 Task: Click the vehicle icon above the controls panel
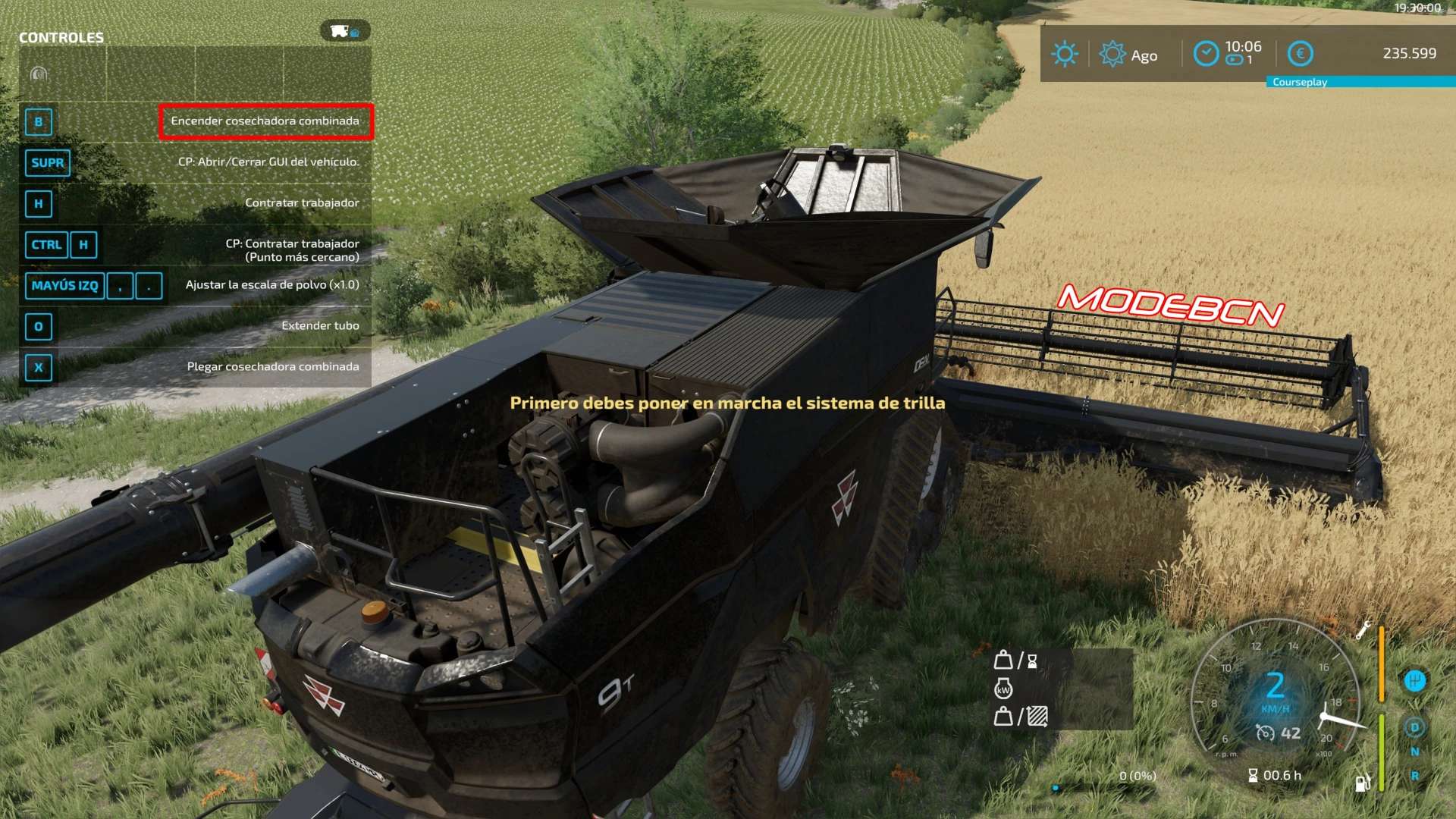[344, 31]
